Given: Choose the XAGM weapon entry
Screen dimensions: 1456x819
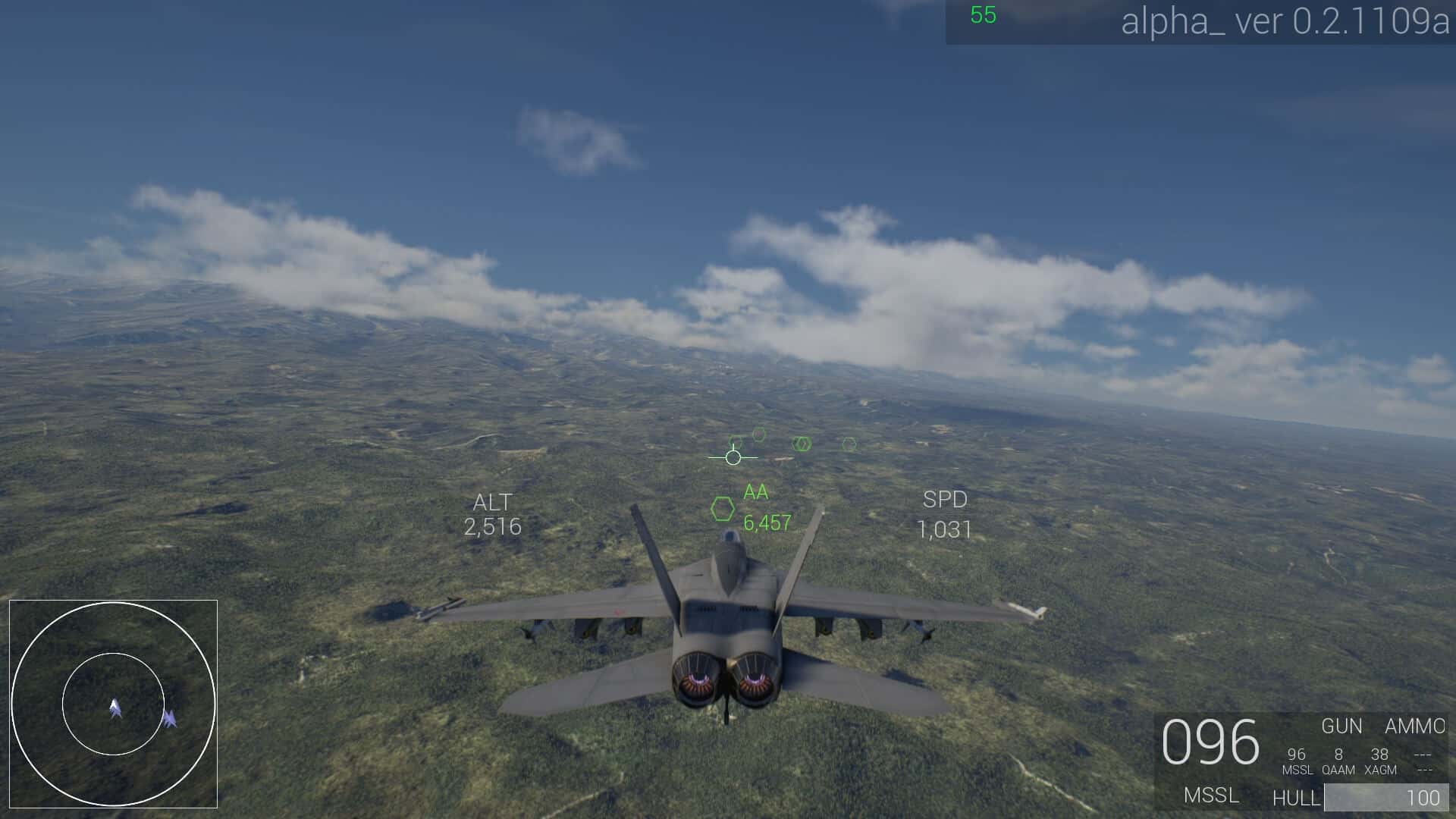Looking at the screenshot, I should (x=1380, y=761).
